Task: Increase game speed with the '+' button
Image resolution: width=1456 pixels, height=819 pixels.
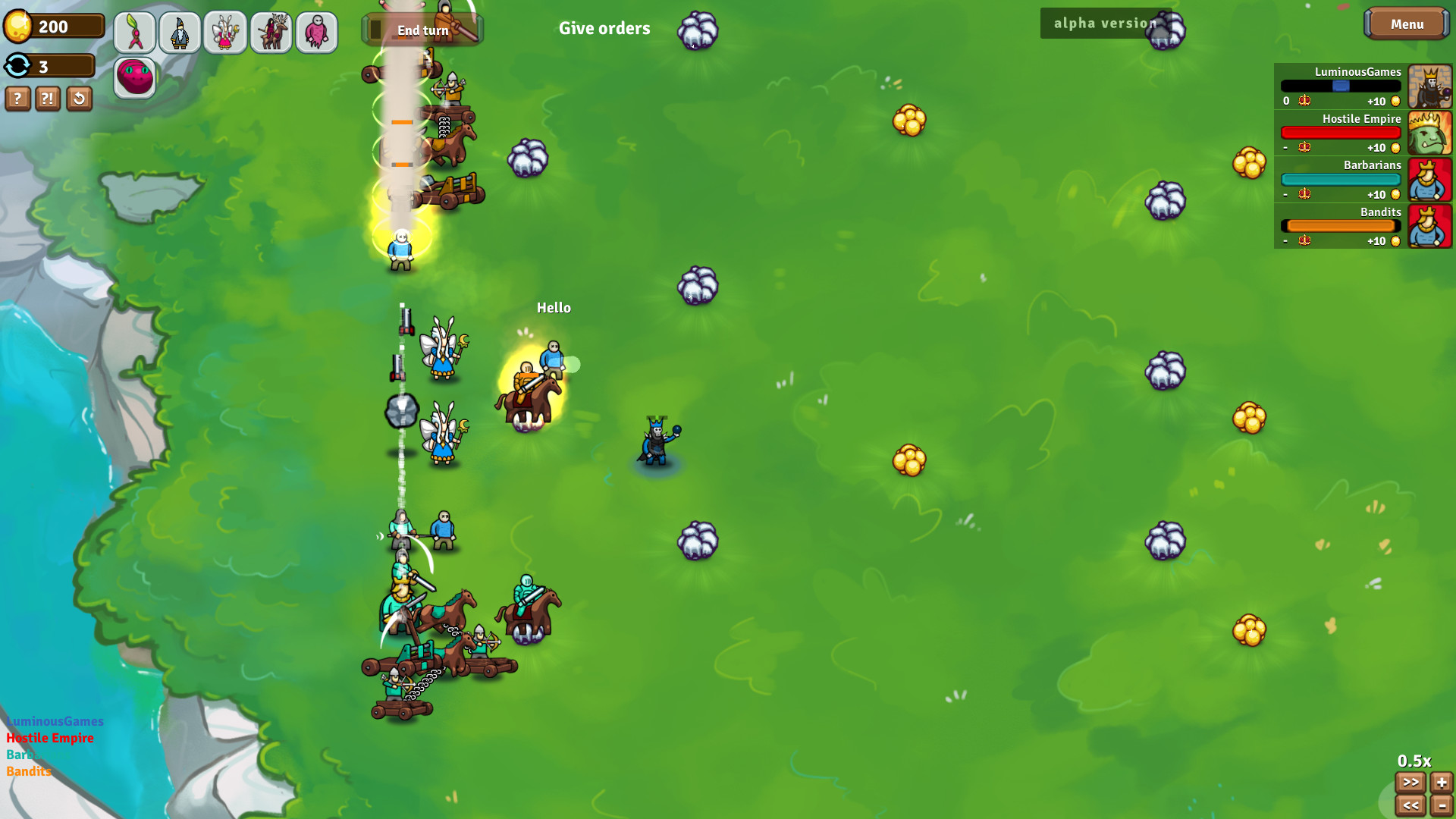Action: [1441, 783]
